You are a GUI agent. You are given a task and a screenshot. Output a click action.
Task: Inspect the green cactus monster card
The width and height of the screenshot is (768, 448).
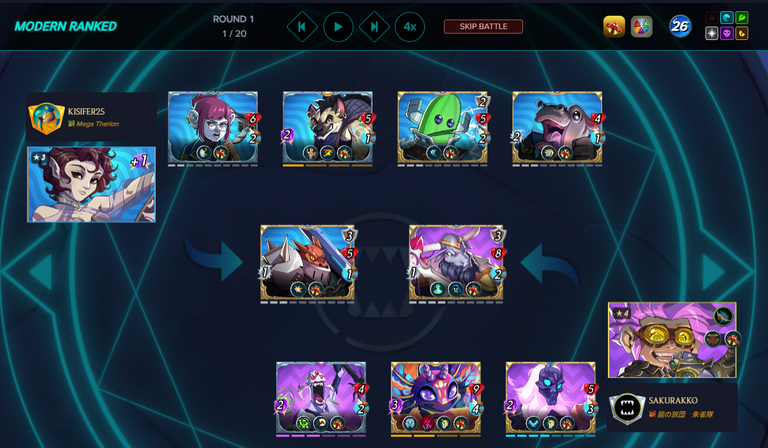click(442, 127)
